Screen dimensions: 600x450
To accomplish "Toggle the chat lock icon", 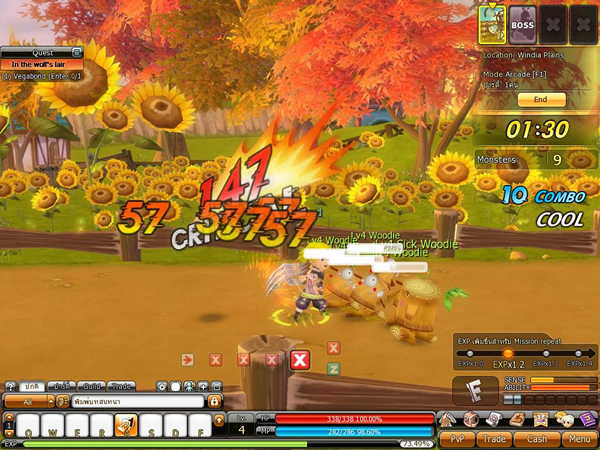I will click(x=213, y=401).
